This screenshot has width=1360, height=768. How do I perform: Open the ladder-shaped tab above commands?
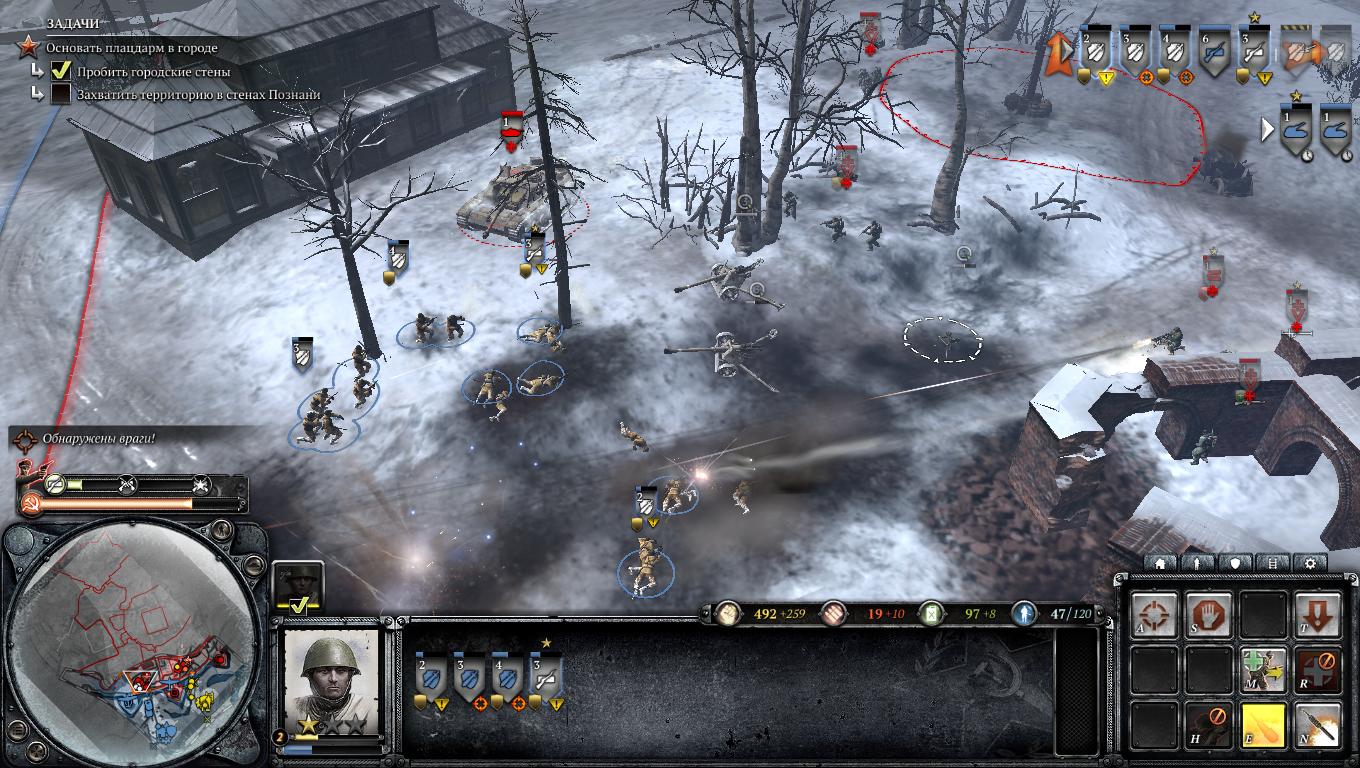(1272, 563)
